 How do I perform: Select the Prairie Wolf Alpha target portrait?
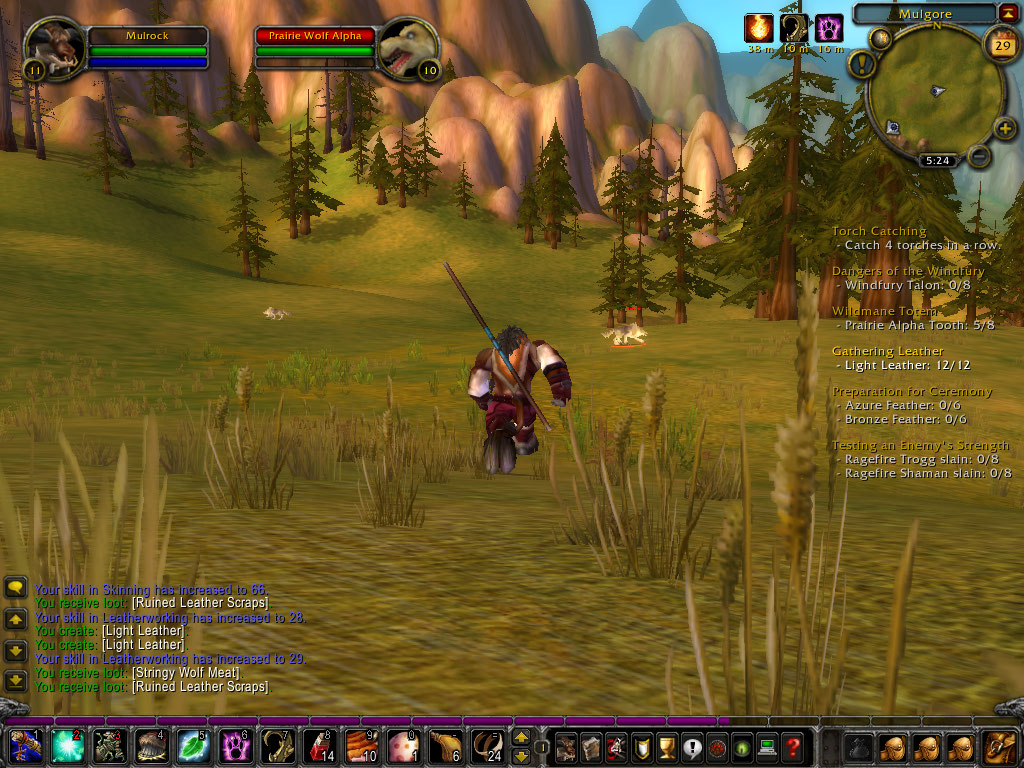click(x=408, y=46)
